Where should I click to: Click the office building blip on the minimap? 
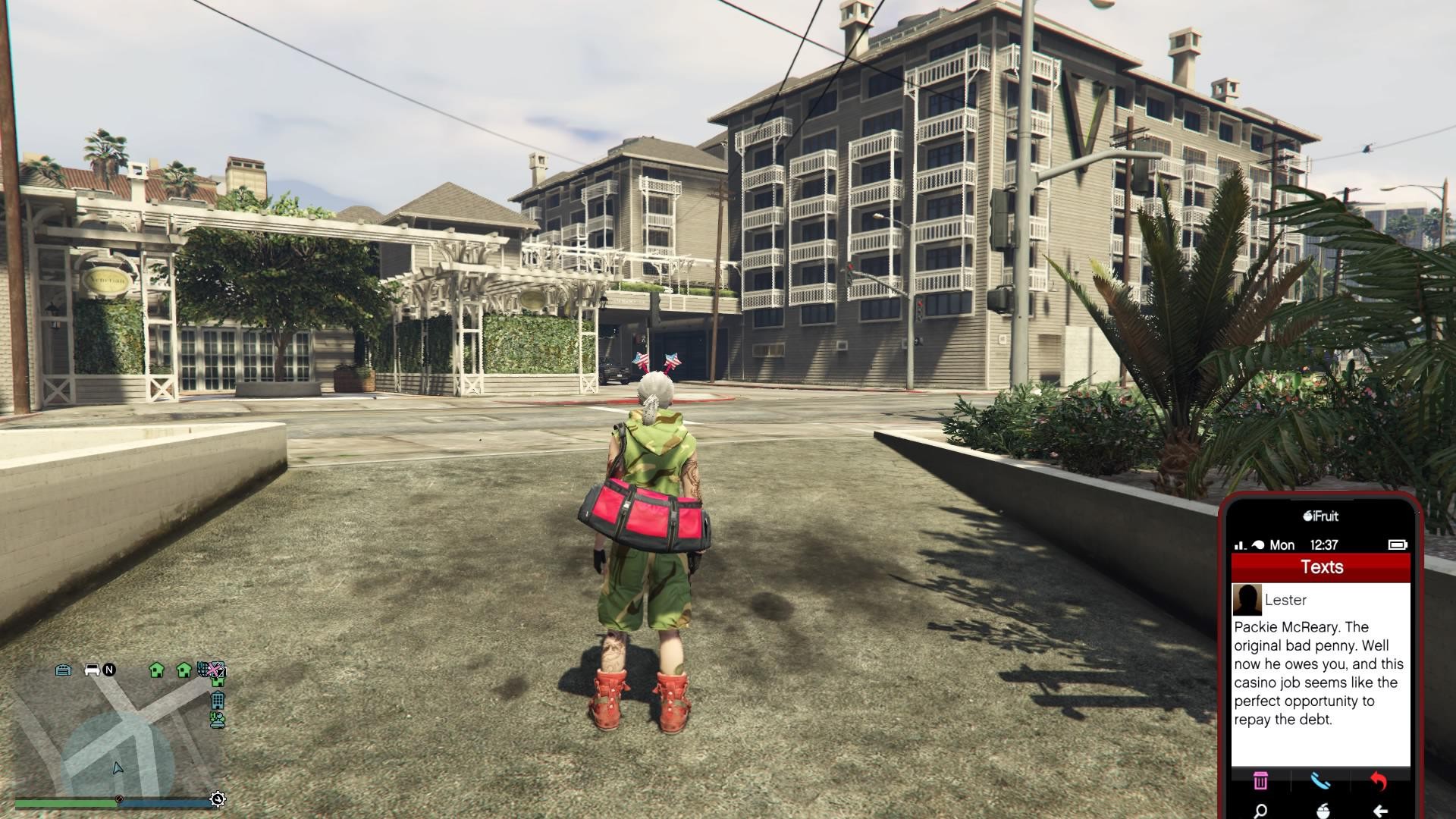[x=218, y=701]
